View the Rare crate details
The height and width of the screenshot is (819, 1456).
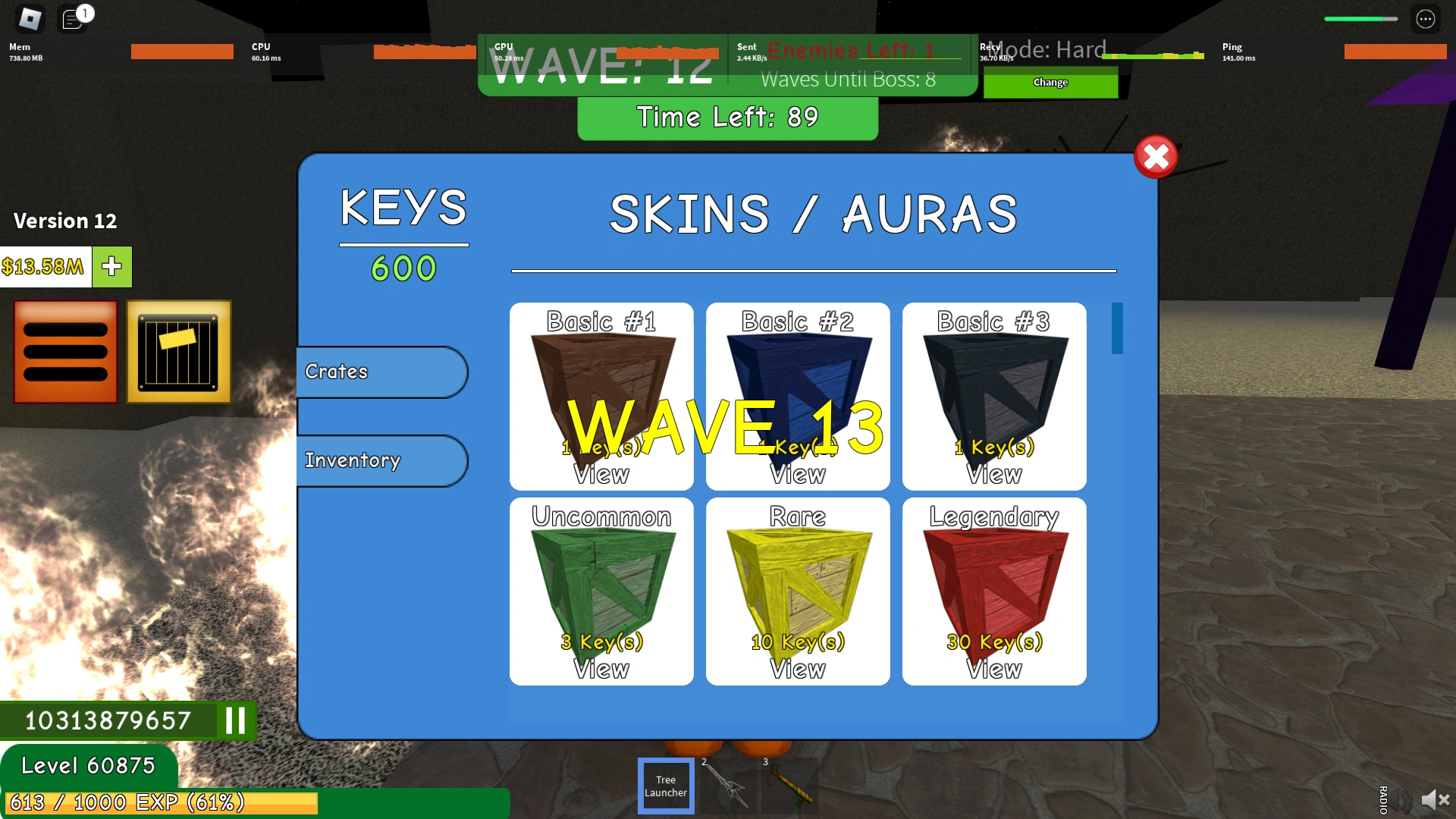tap(798, 670)
